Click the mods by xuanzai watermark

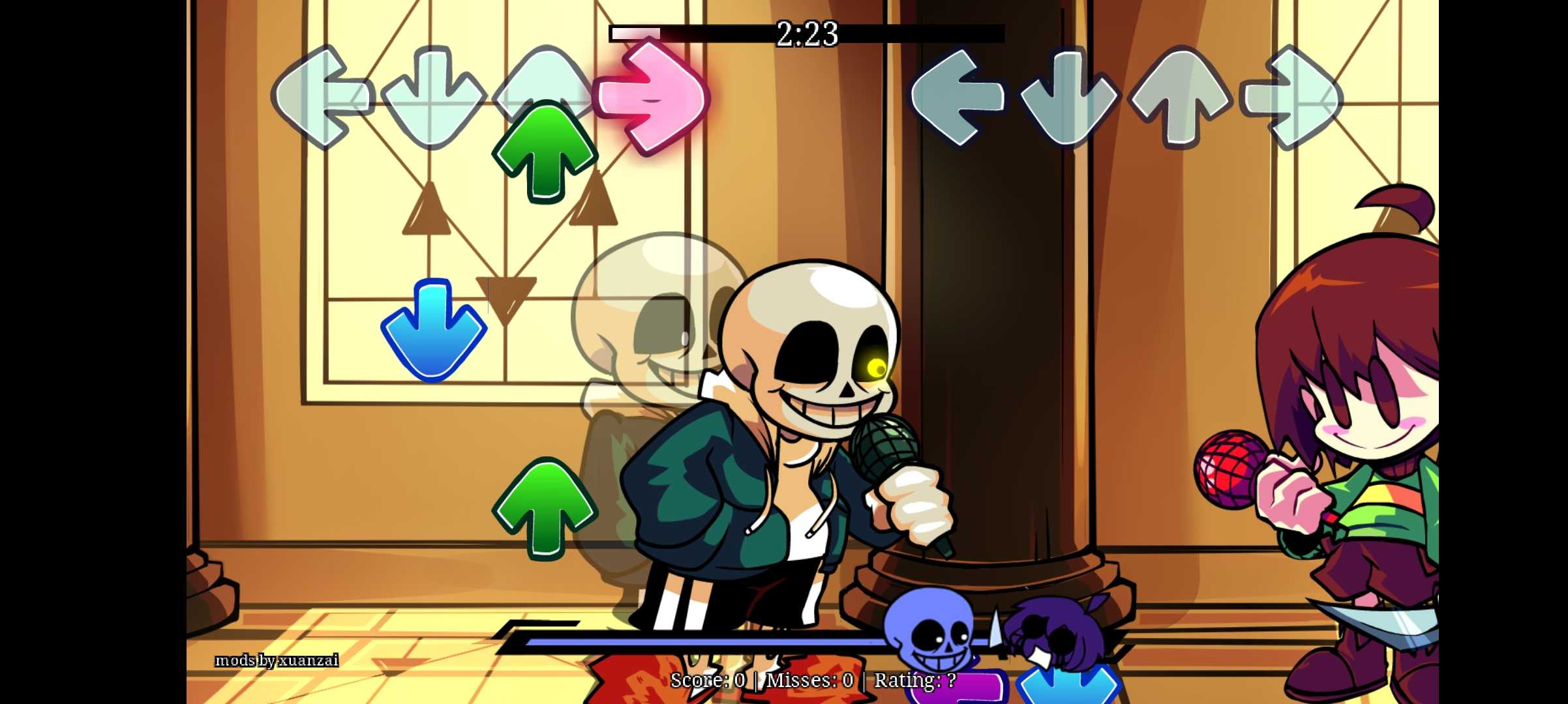click(277, 660)
